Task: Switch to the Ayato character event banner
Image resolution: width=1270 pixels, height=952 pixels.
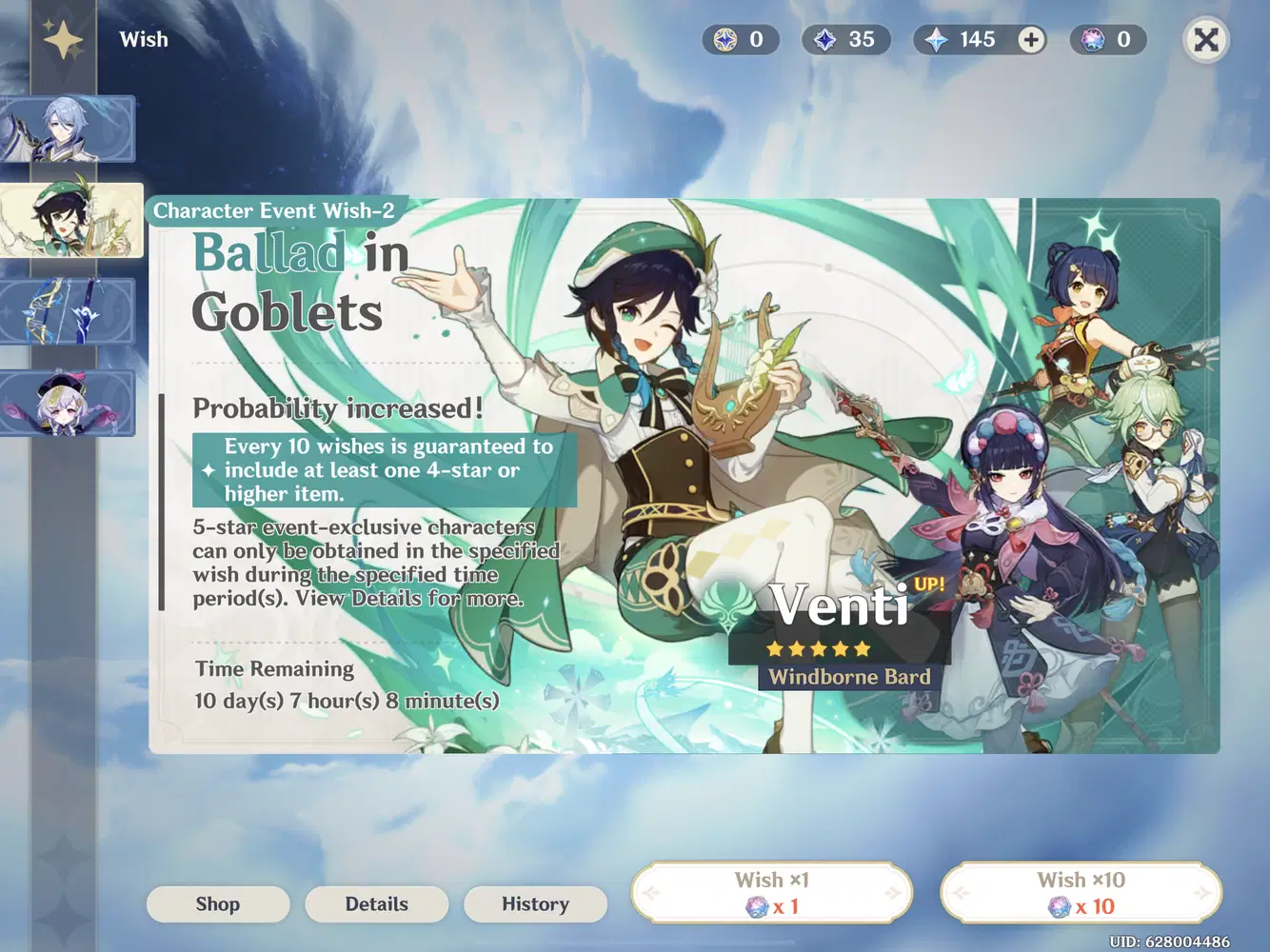Action: click(x=69, y=129)
